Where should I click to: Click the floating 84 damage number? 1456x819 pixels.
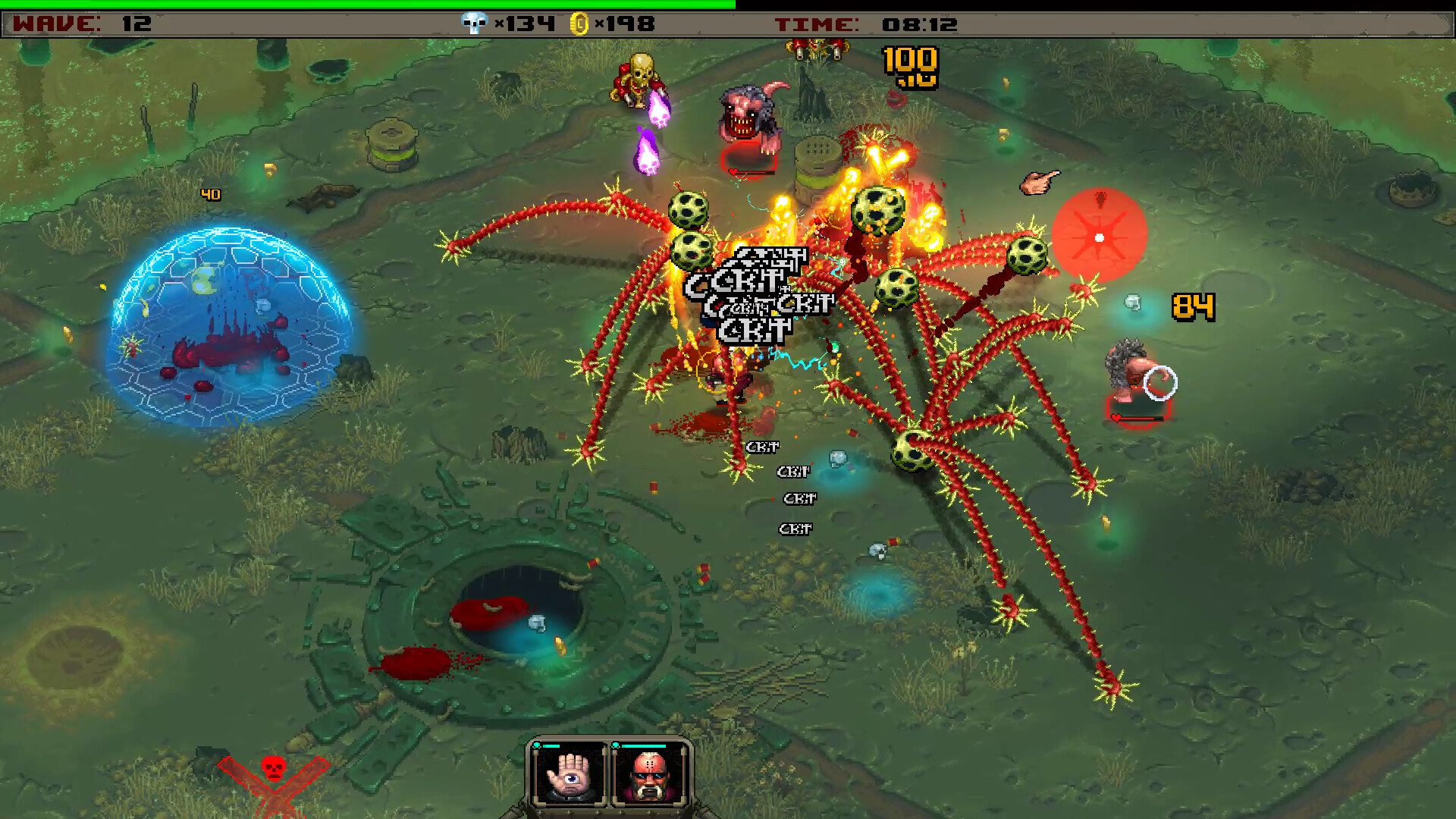pos(1194,308)
